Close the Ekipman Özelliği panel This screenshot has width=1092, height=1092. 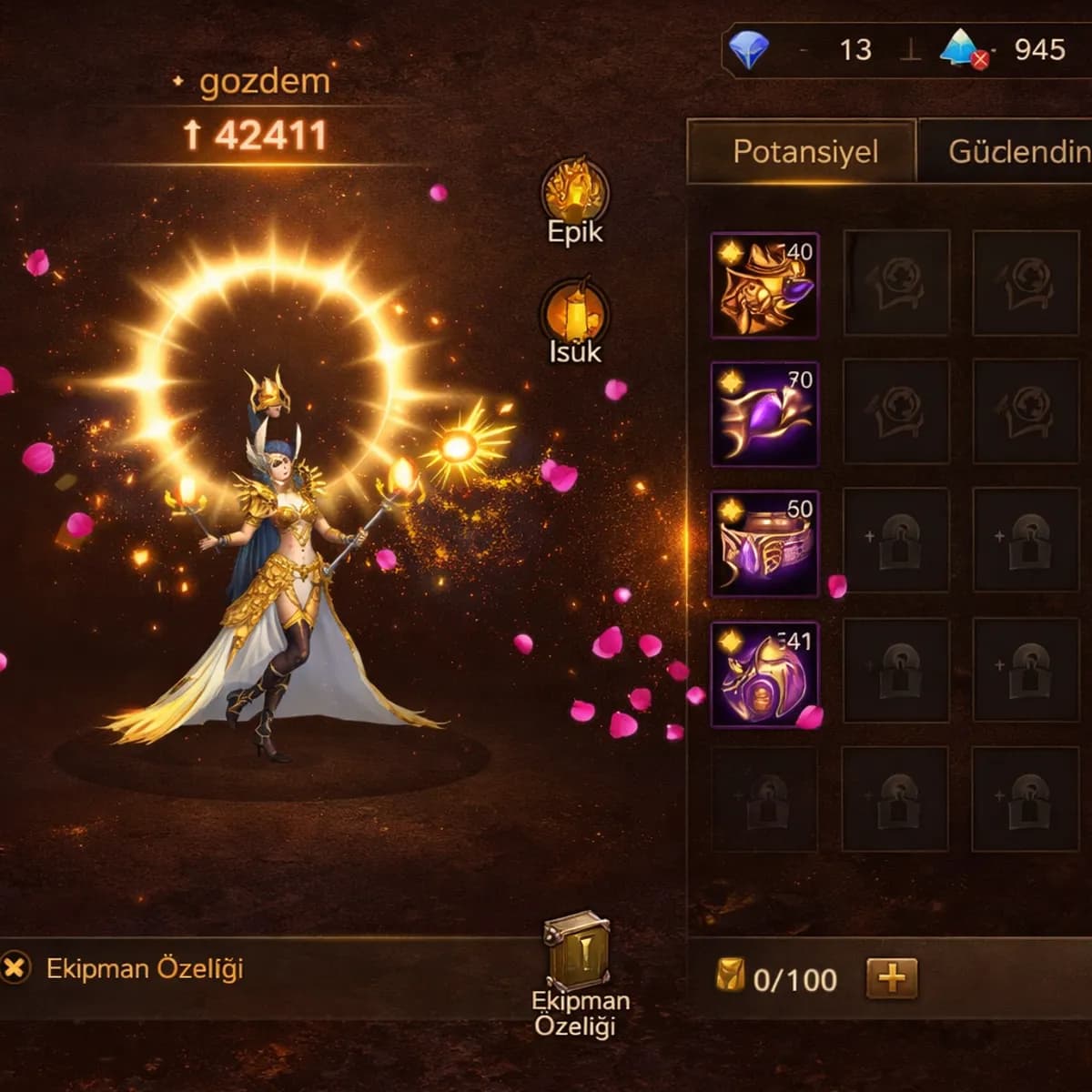pyautogui.click(x=15, y=967)
